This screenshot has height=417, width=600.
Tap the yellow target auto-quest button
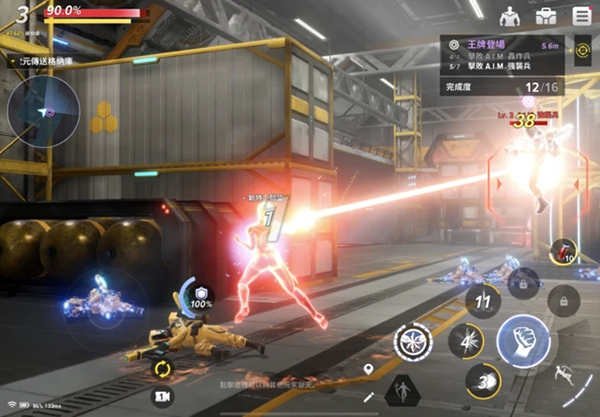click(x=581, y=48)
